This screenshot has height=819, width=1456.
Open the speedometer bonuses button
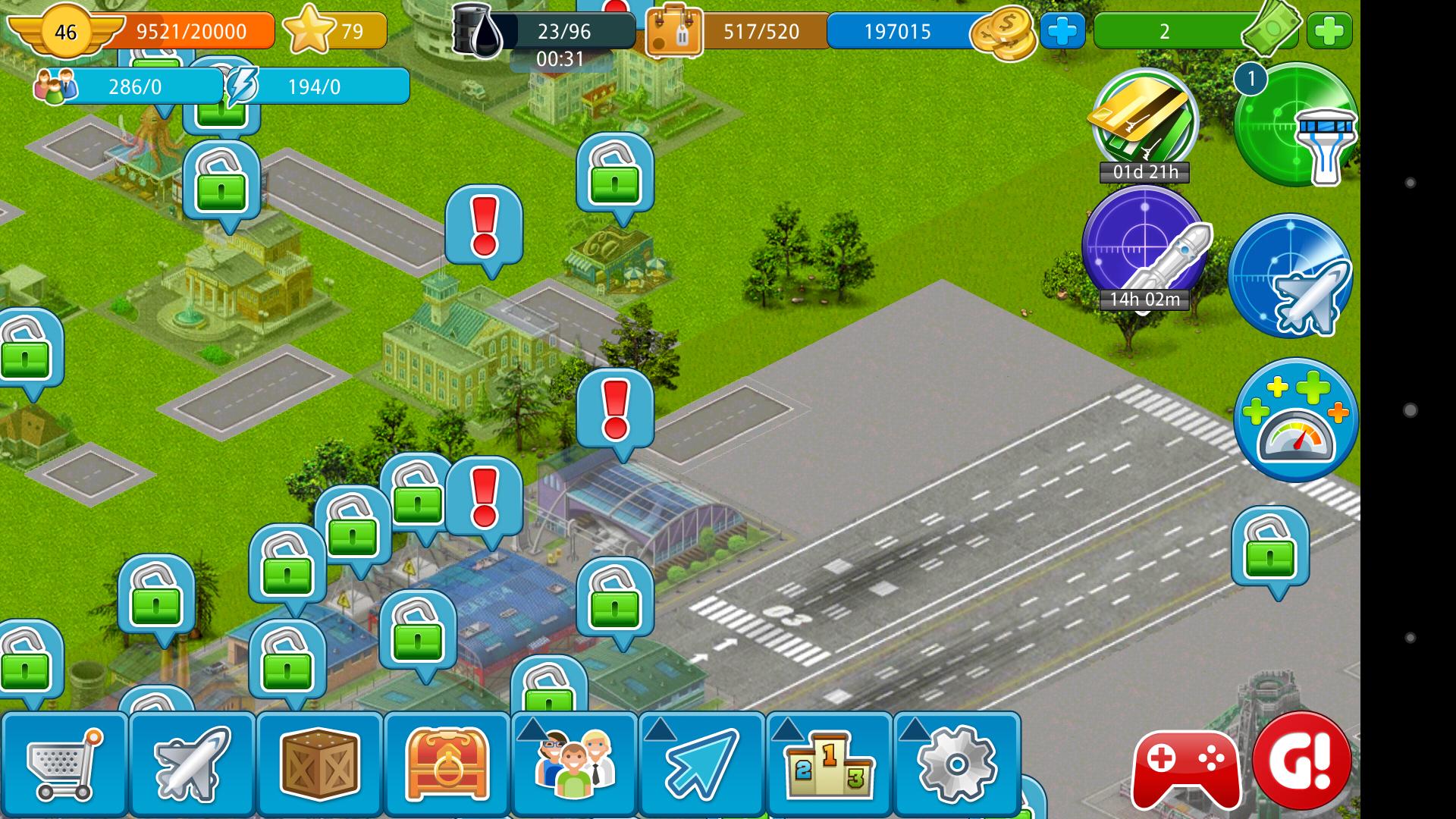pos(1295,420)
